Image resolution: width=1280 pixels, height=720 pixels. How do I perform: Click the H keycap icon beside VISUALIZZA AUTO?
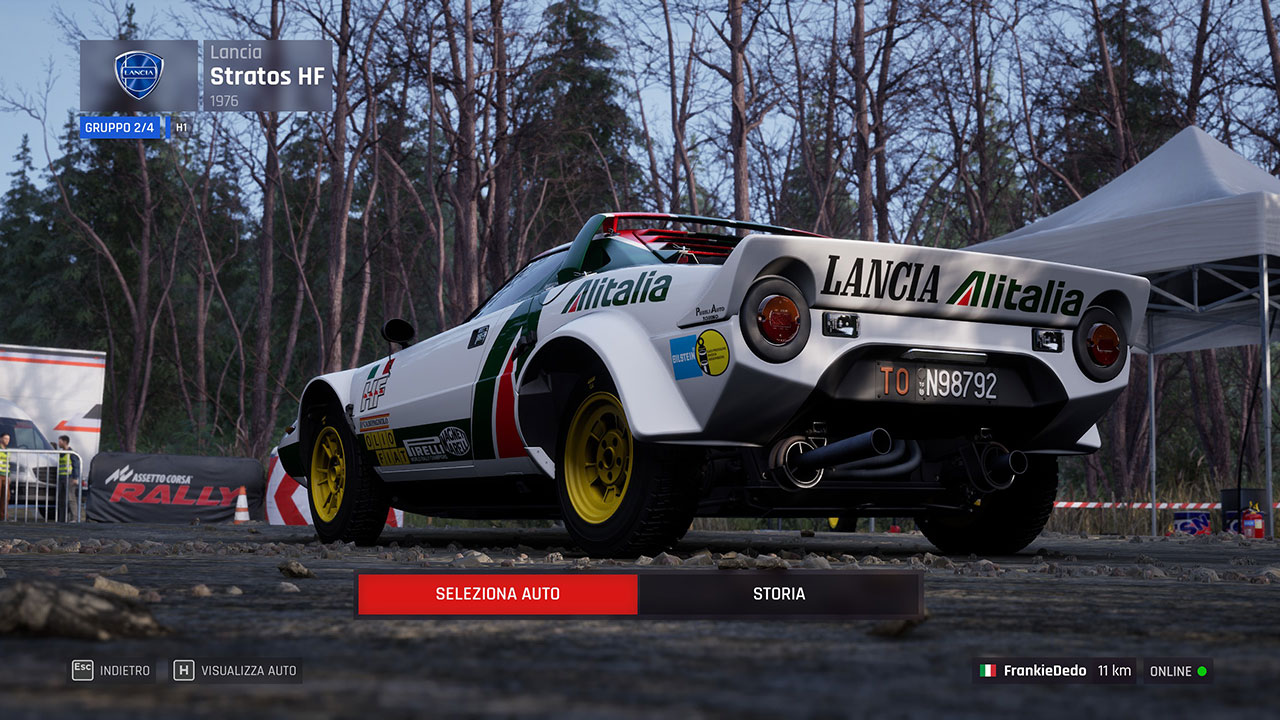(x=184, y=670)
